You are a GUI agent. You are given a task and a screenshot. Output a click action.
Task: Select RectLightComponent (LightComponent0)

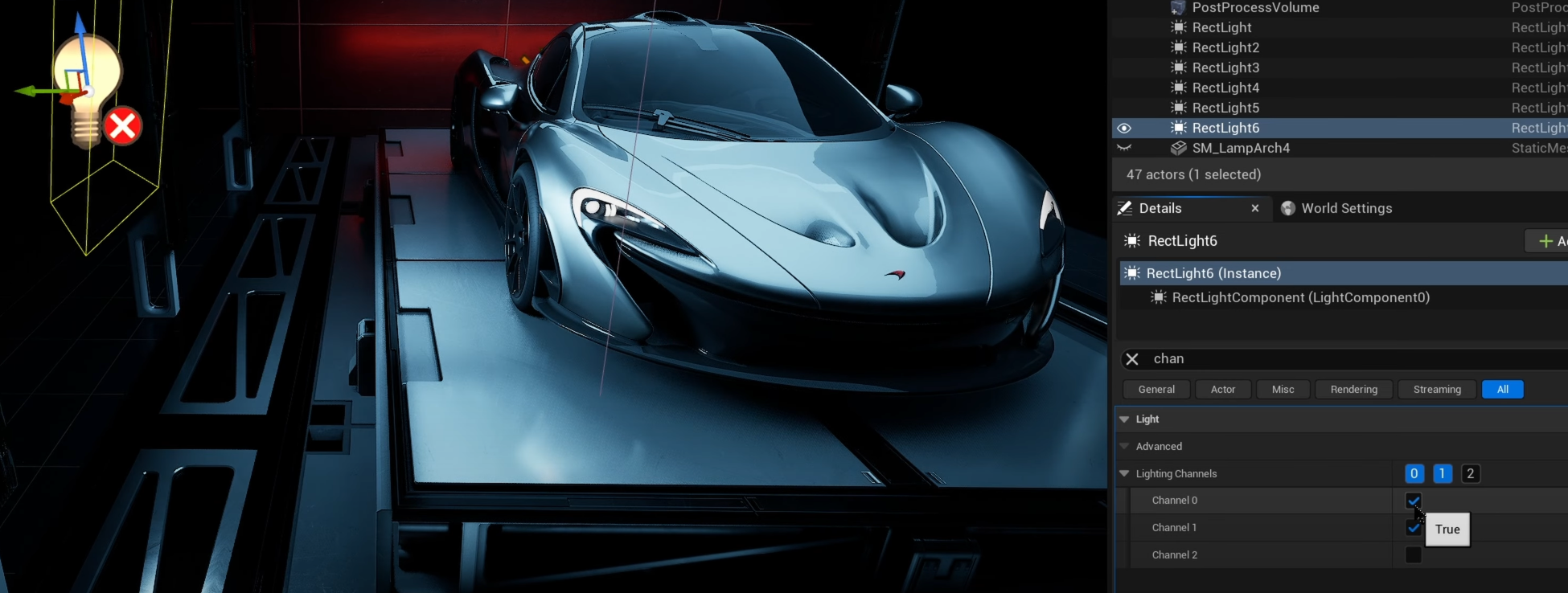tap(1300, 297)
